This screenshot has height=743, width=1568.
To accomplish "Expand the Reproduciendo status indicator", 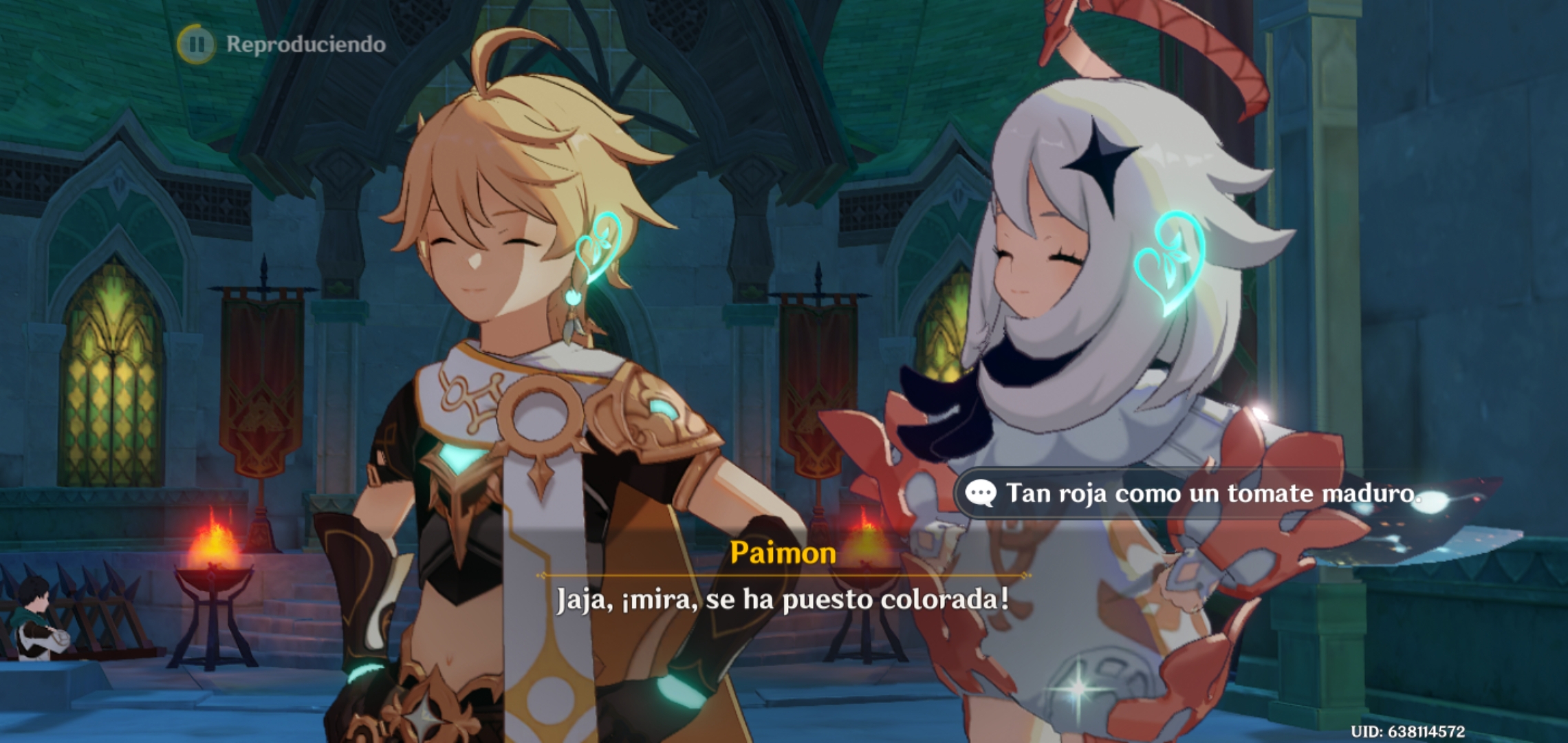I will click(x=303, y=43).
